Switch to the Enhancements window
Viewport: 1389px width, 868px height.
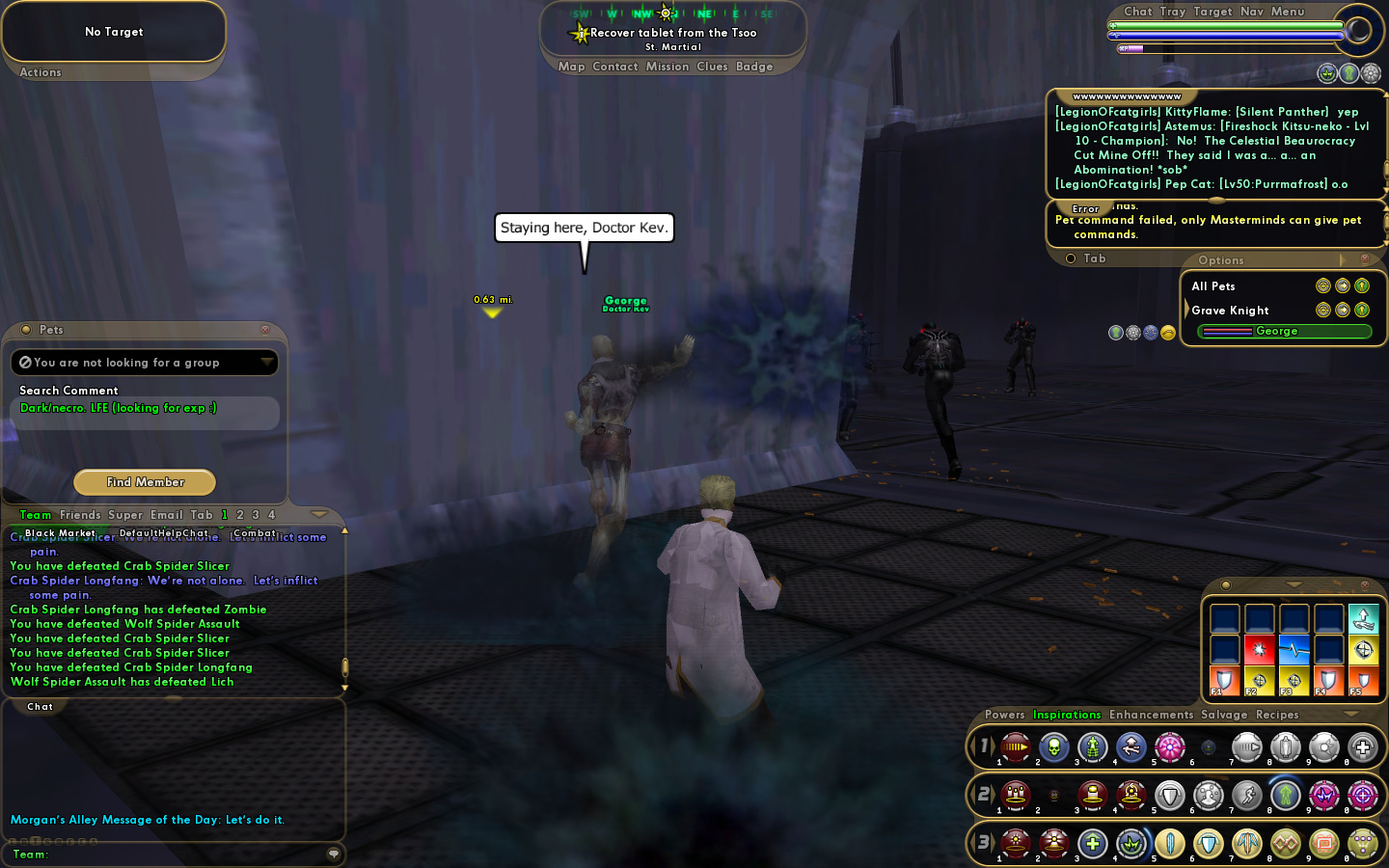[x=1151, y=715]
